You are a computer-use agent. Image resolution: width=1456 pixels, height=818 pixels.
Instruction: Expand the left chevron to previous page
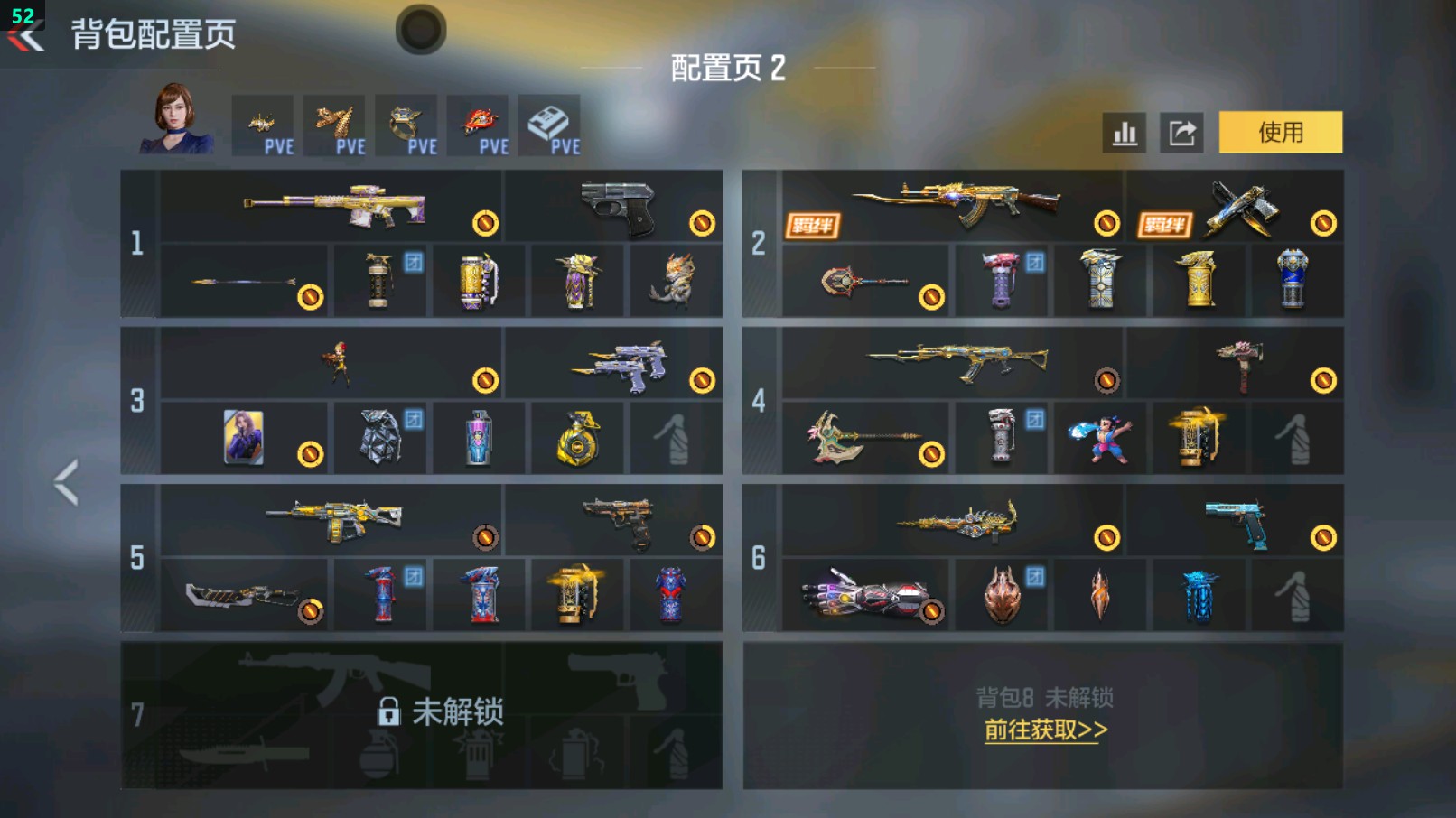click(x=65, y=481)
